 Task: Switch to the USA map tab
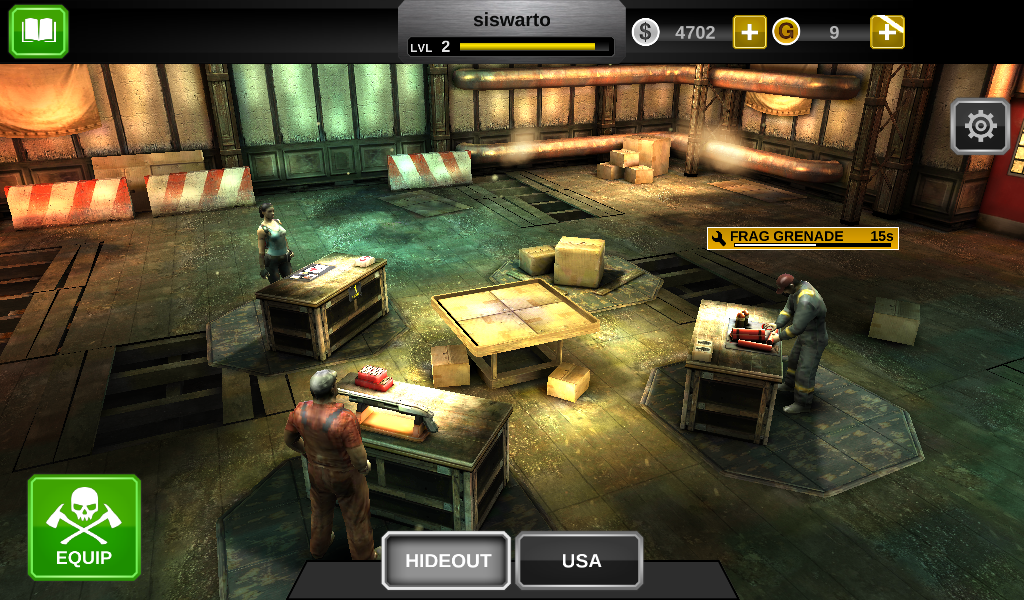pos(580,560)
